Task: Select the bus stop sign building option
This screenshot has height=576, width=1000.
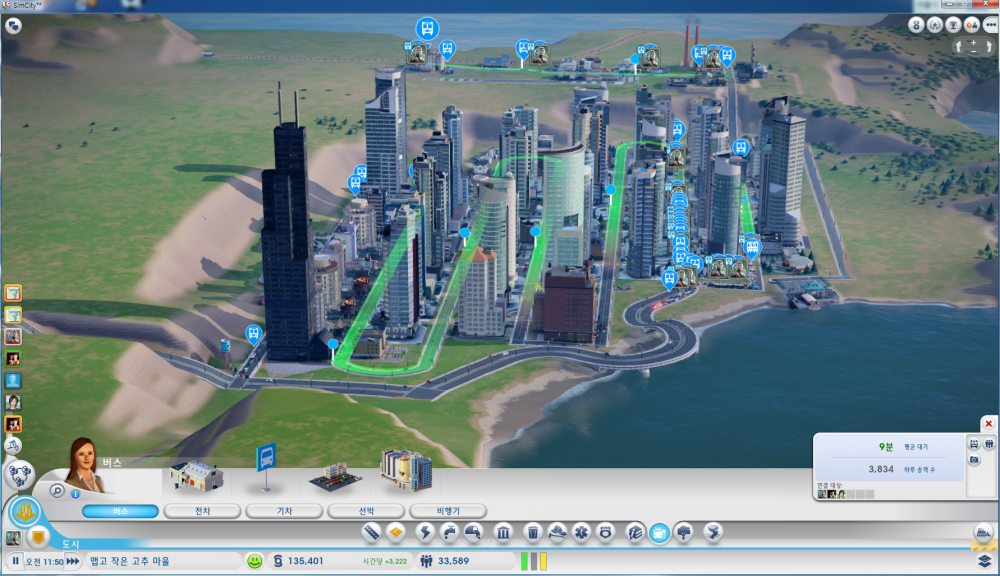Action: pos(266,467)
